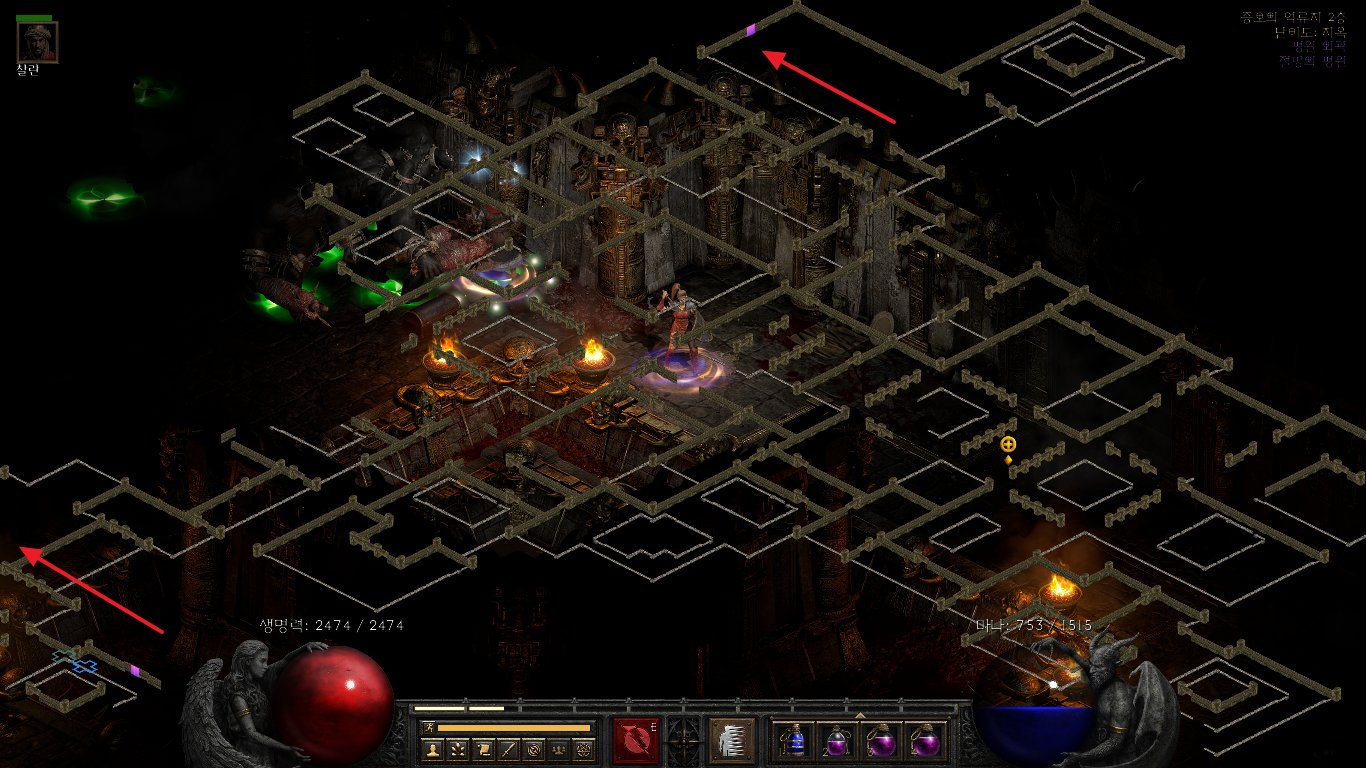1366x768 pixels.
Task: Use the small purple rejuvenation potion
Action: [x=838, y=741]
